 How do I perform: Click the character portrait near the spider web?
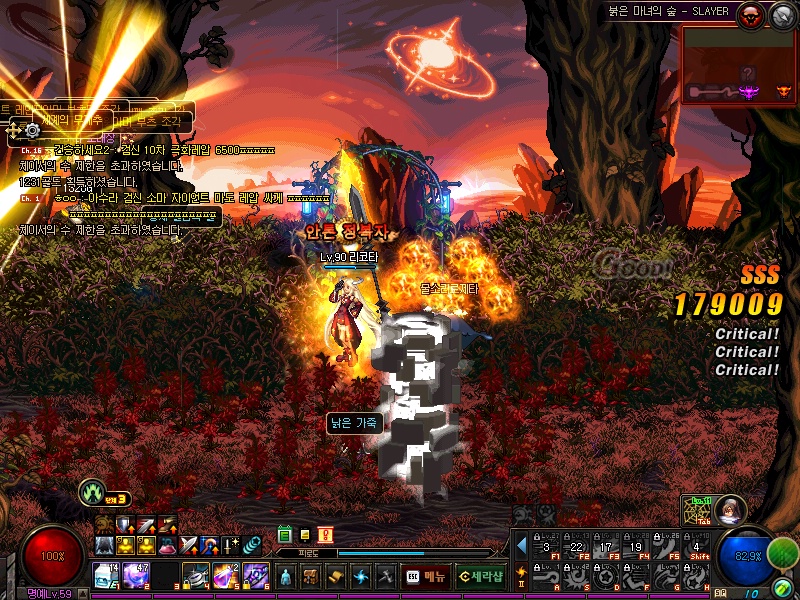(x=731, y=509)
